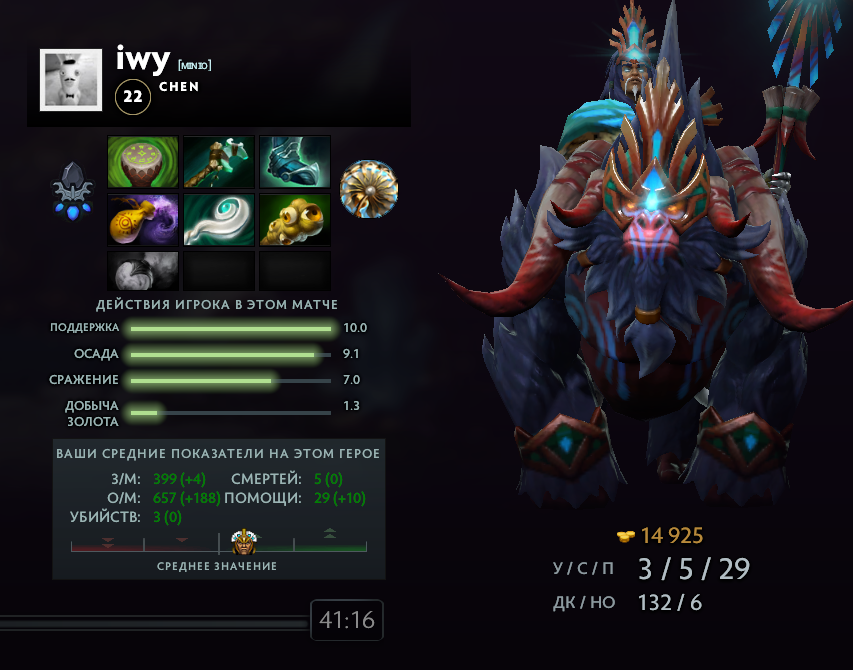Click the Observer Ward item slot
The width and height of the screenshot is (853, 670).
tap(295, 220)
